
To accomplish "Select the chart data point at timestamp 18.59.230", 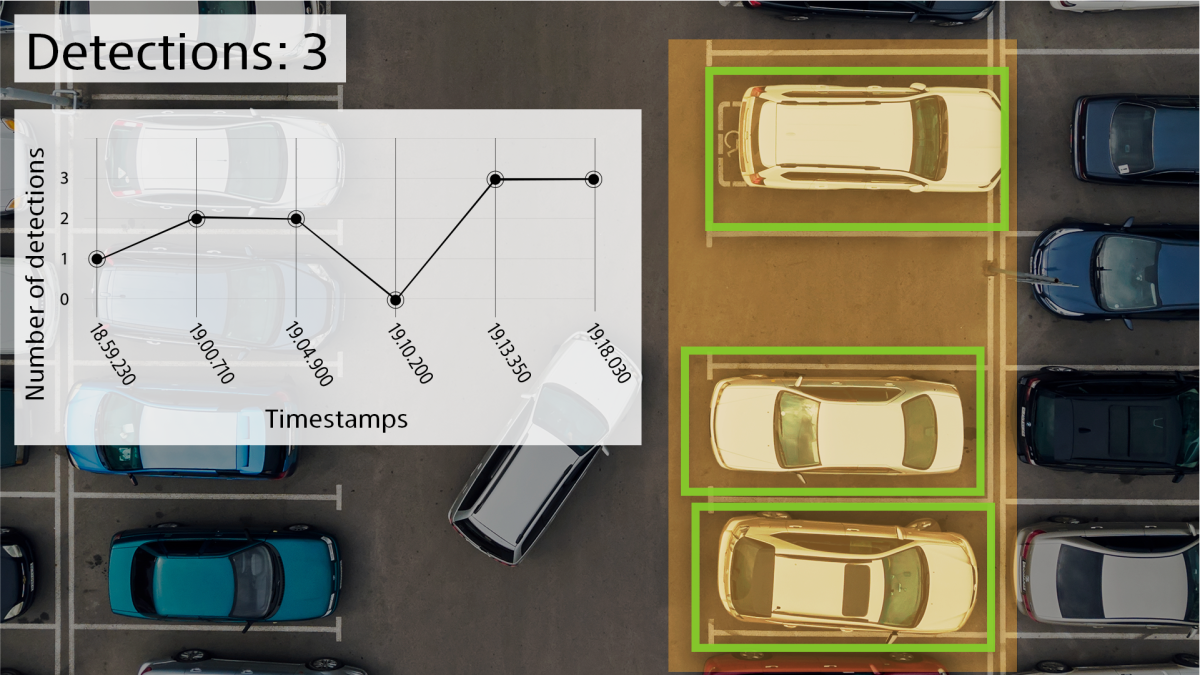I will [97, 259].
